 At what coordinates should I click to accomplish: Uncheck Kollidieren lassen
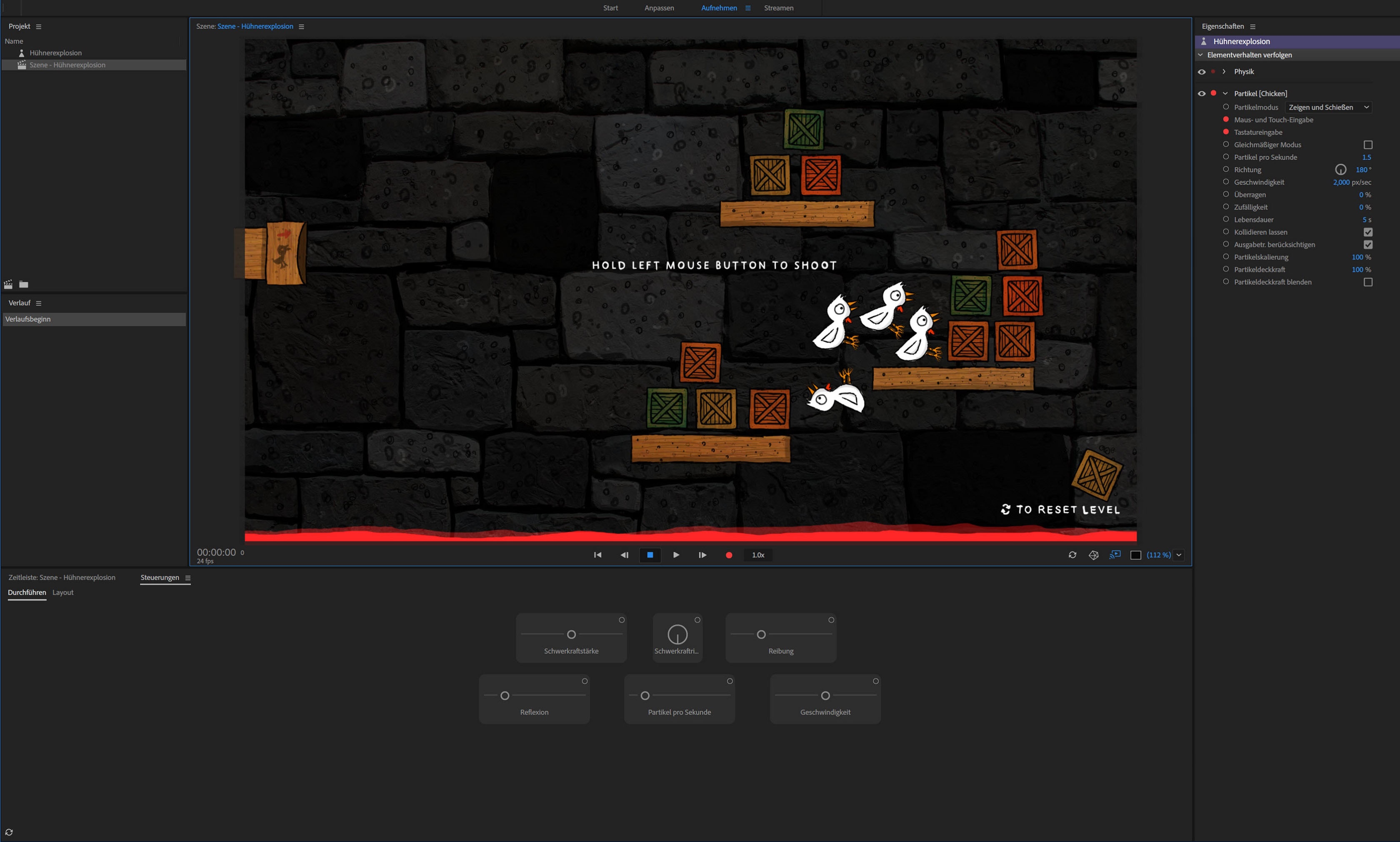(x=1367, y=232)
